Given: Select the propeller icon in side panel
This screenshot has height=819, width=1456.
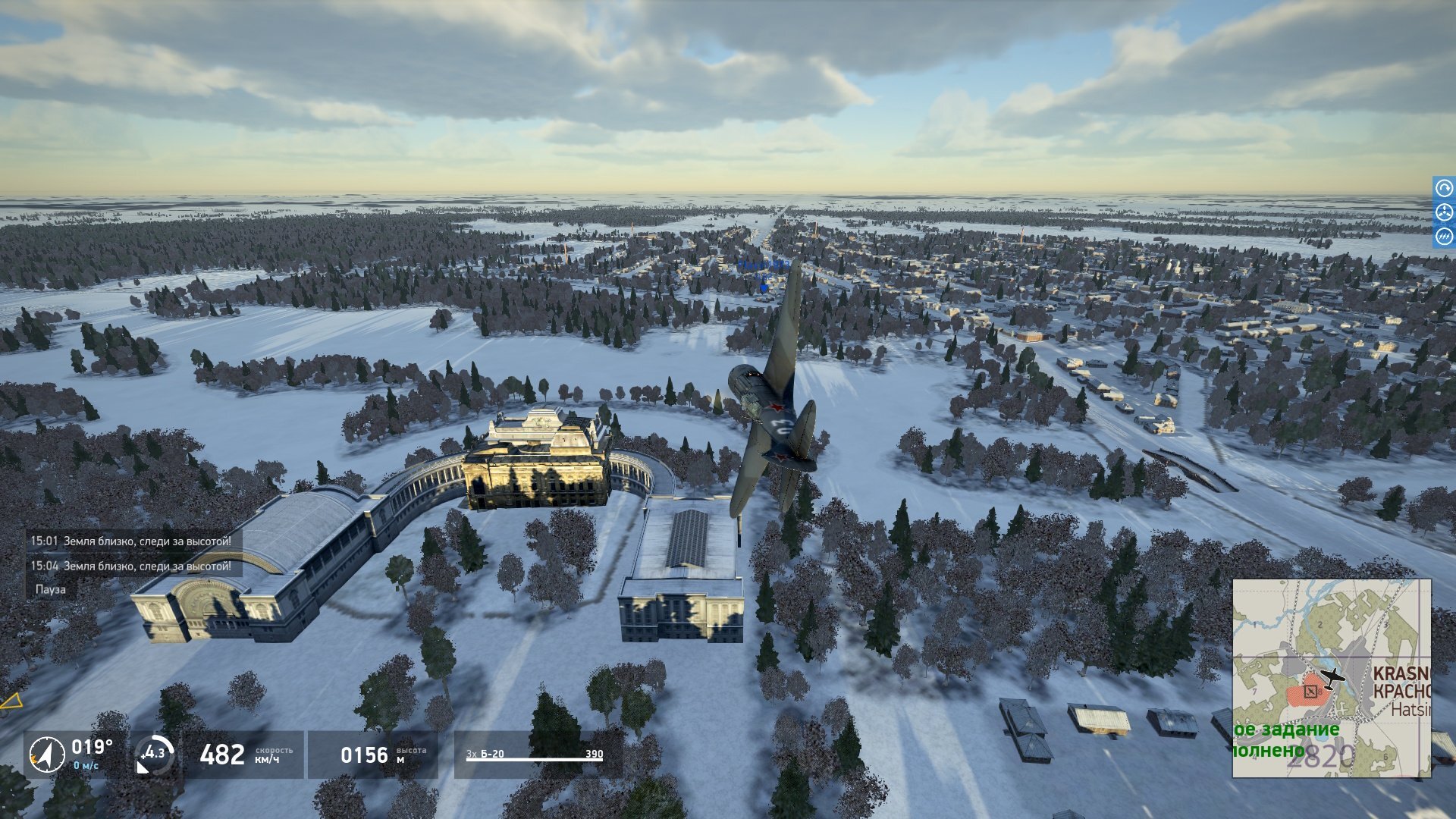Looking at the screenshot, I should (x=1444, y=212).
